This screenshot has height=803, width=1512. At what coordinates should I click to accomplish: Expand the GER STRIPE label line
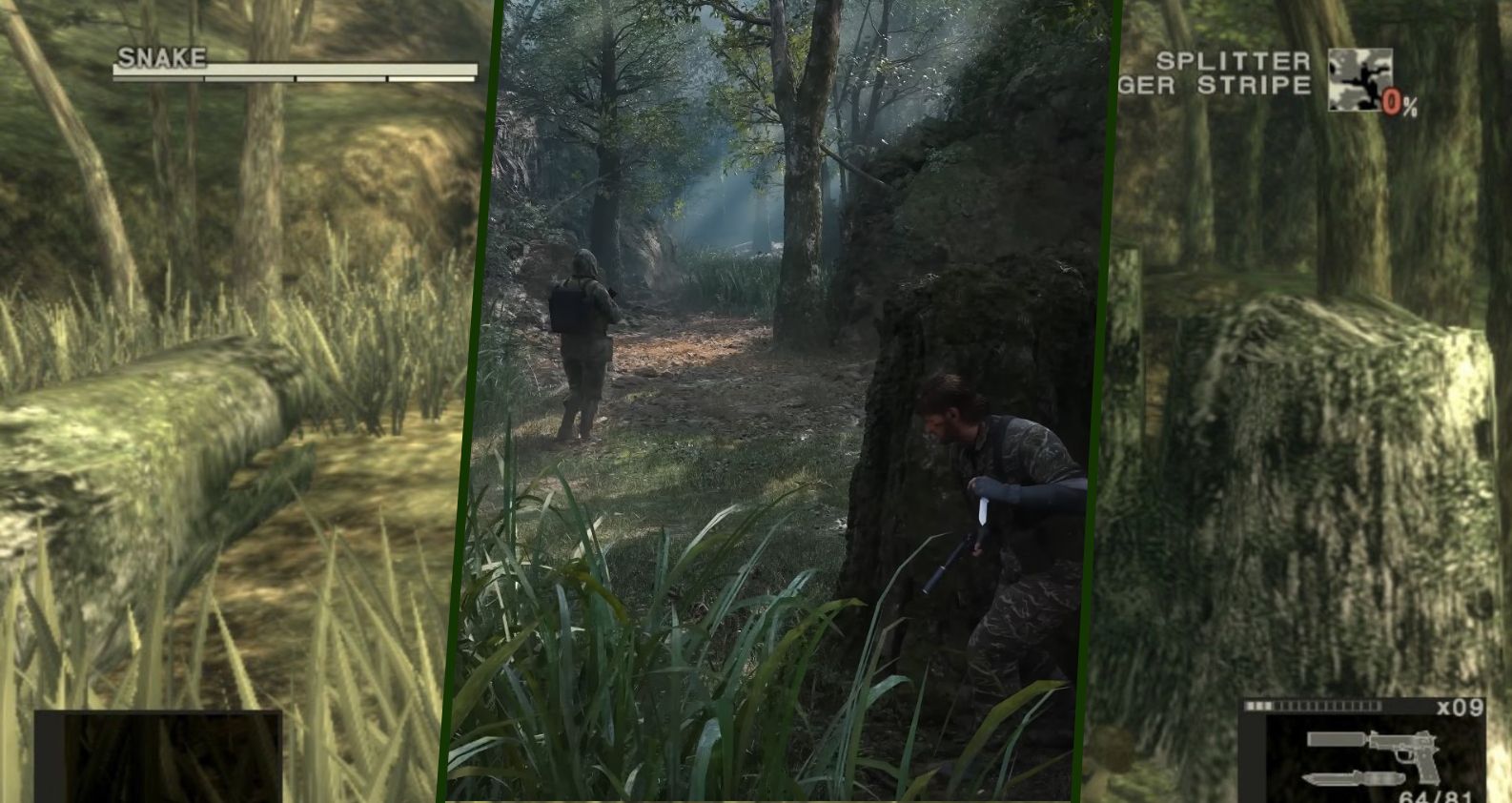coord(1230,86)
